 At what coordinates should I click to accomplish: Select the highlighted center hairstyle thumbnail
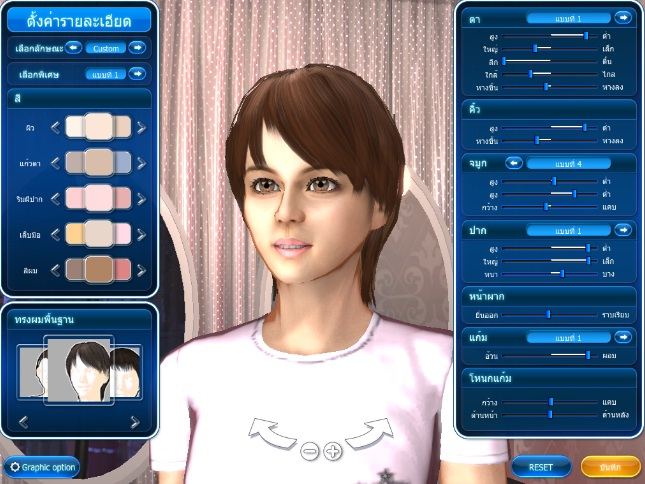coord(79,371)
